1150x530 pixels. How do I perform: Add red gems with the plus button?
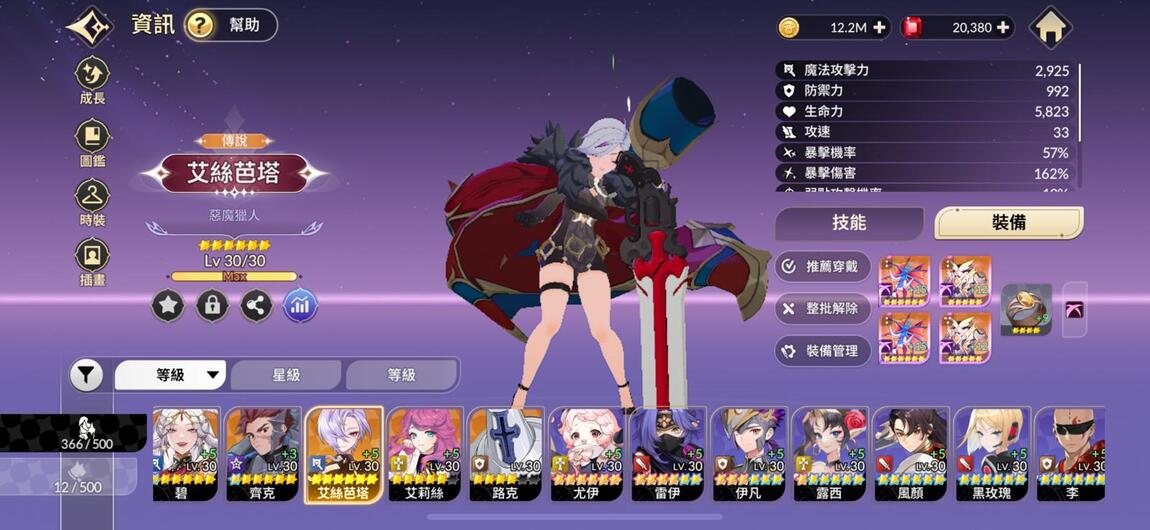point(1003,28)
